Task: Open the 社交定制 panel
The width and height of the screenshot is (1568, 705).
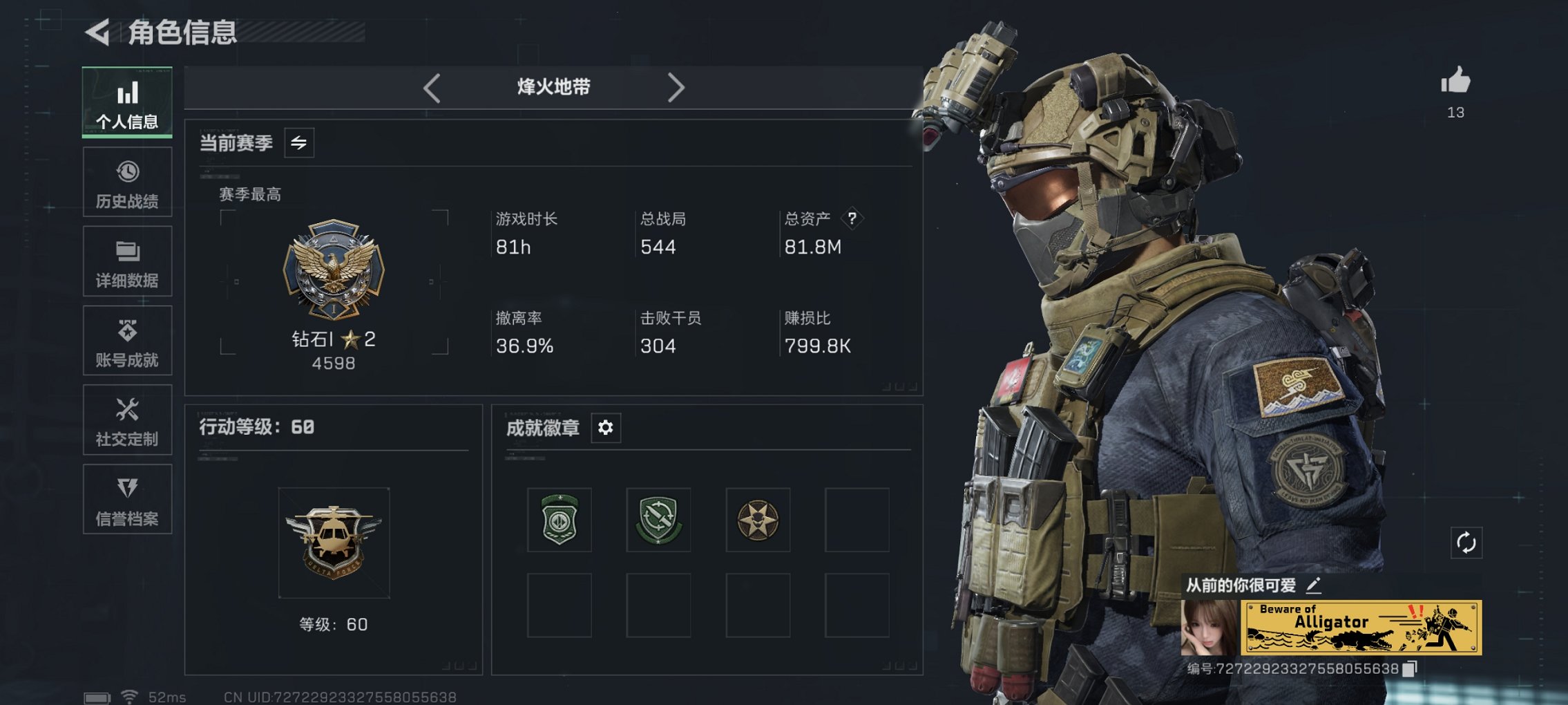Action: coord(127,420)
